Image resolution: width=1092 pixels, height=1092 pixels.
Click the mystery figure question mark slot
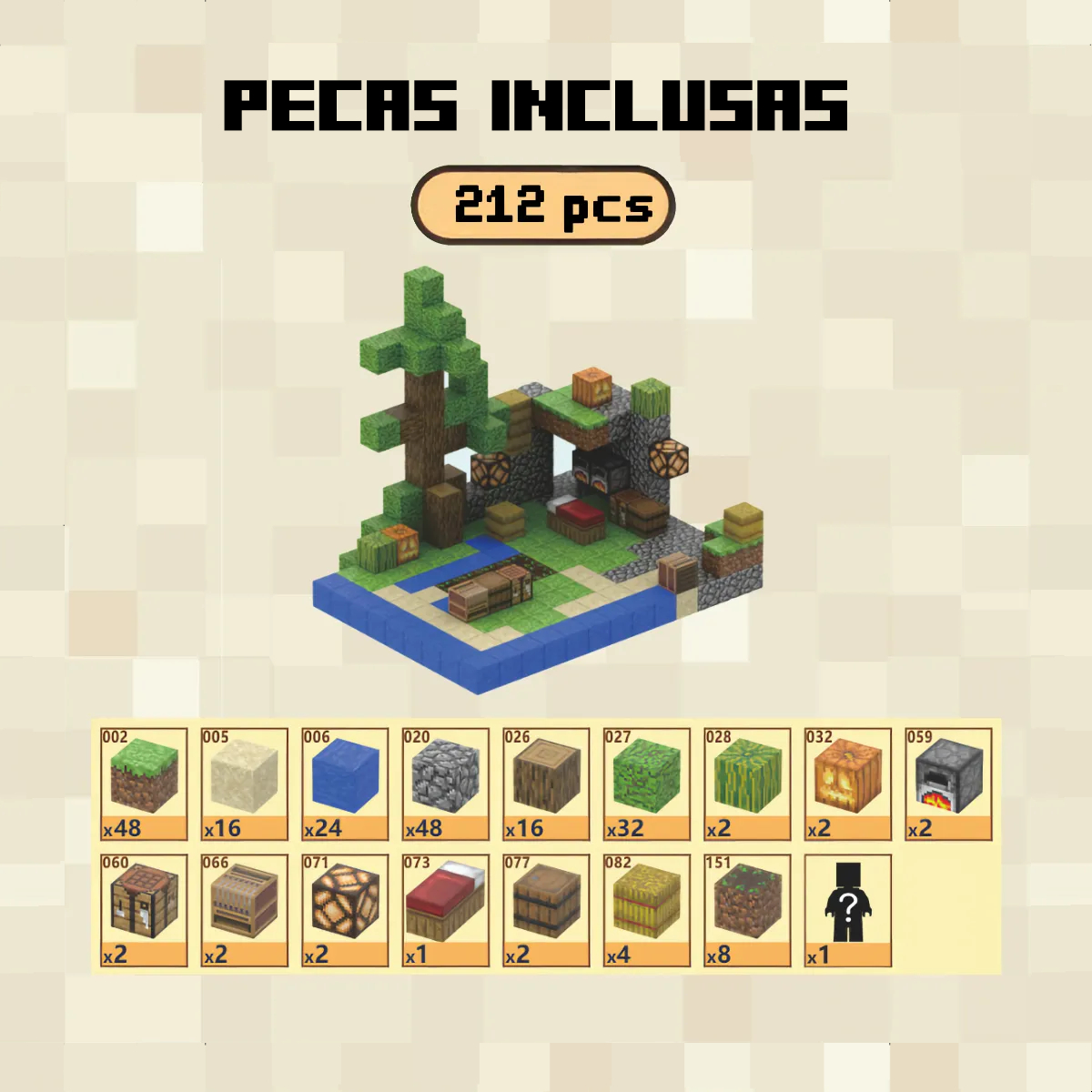click(847, 909)
